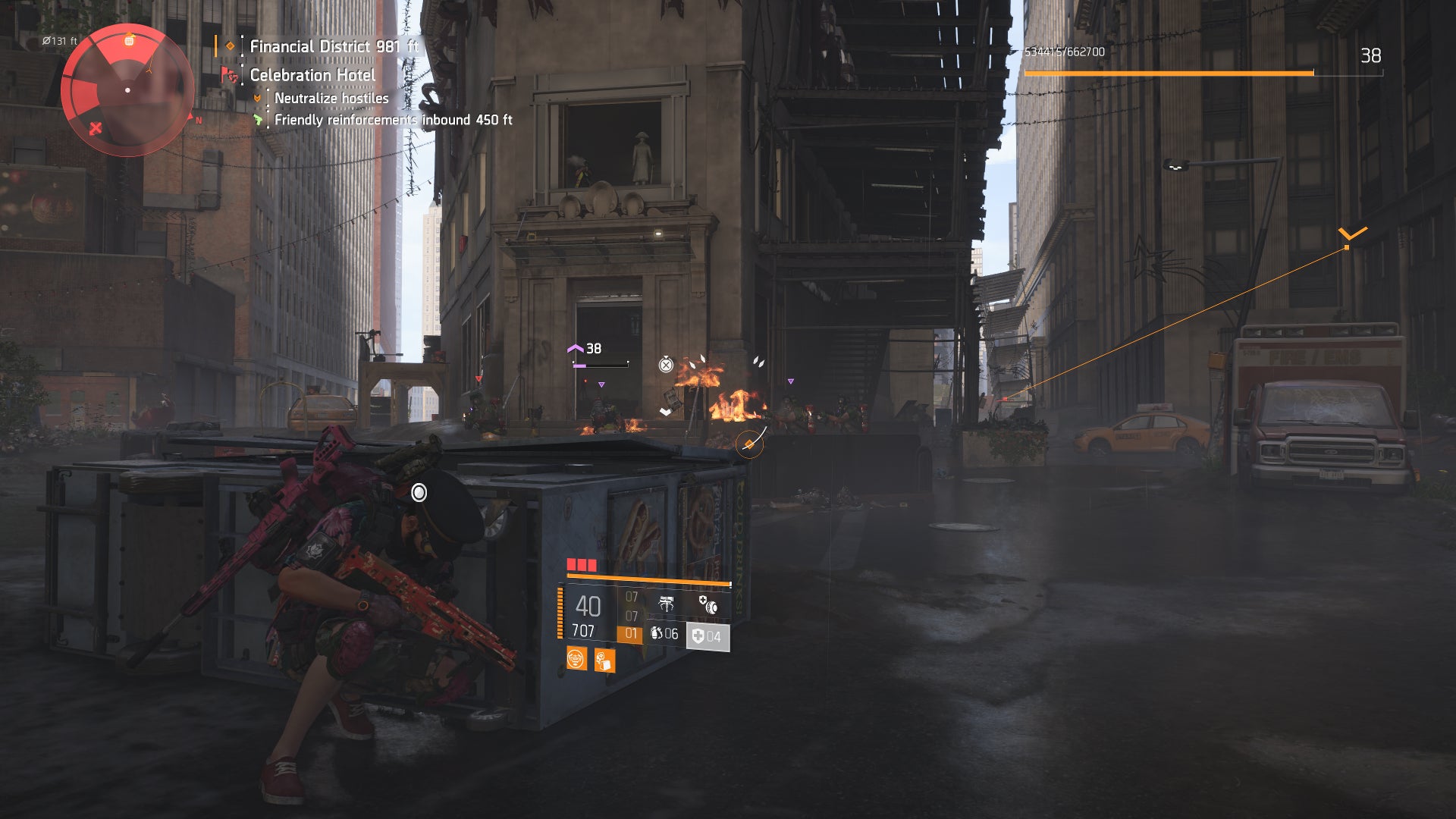Select the chem launcher skill icon
This screenshot has width=1456, height=819.
666,604
